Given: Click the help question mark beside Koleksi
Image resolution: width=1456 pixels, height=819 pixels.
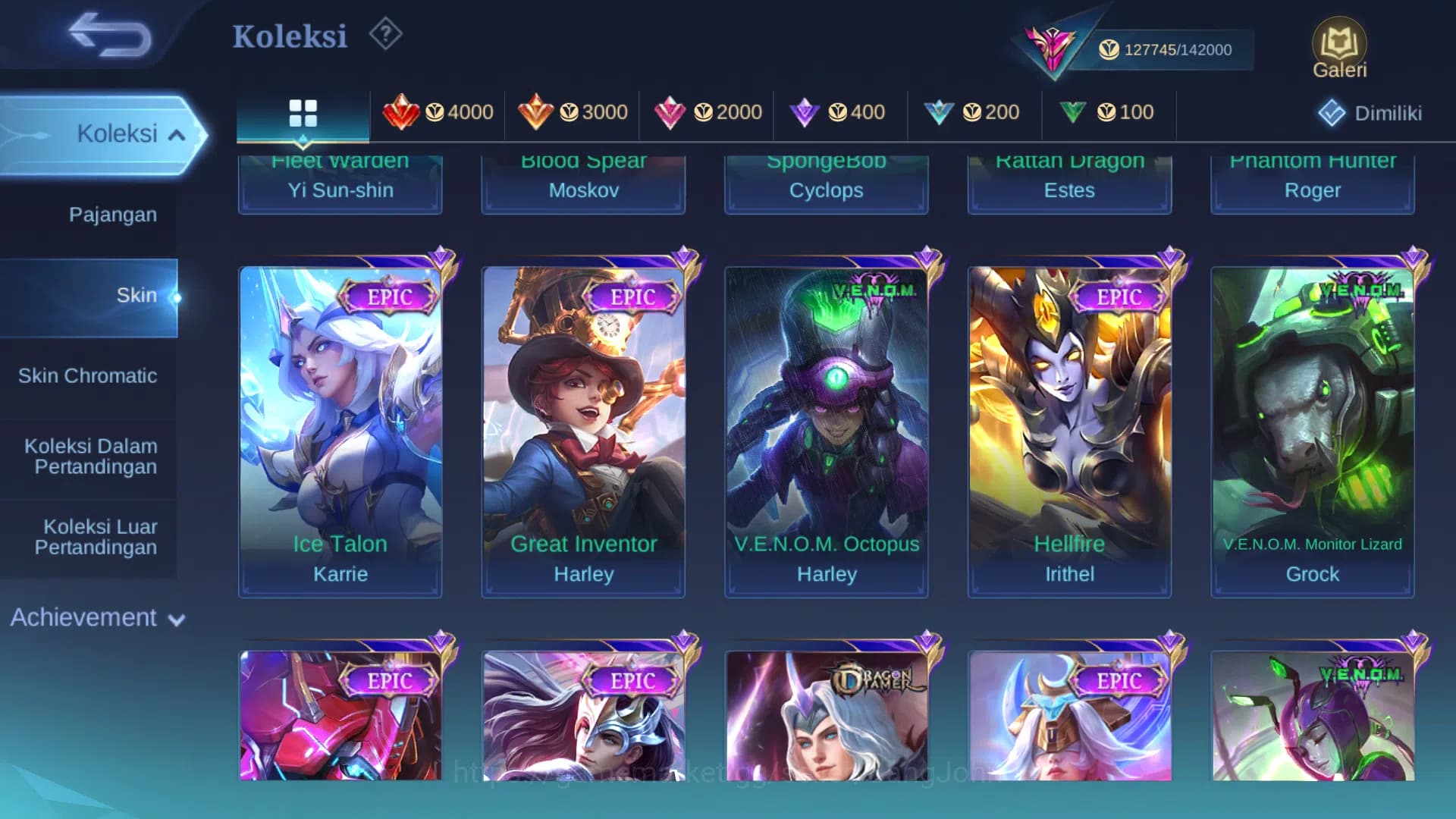Looking at the screenshot, I should 385,34.
